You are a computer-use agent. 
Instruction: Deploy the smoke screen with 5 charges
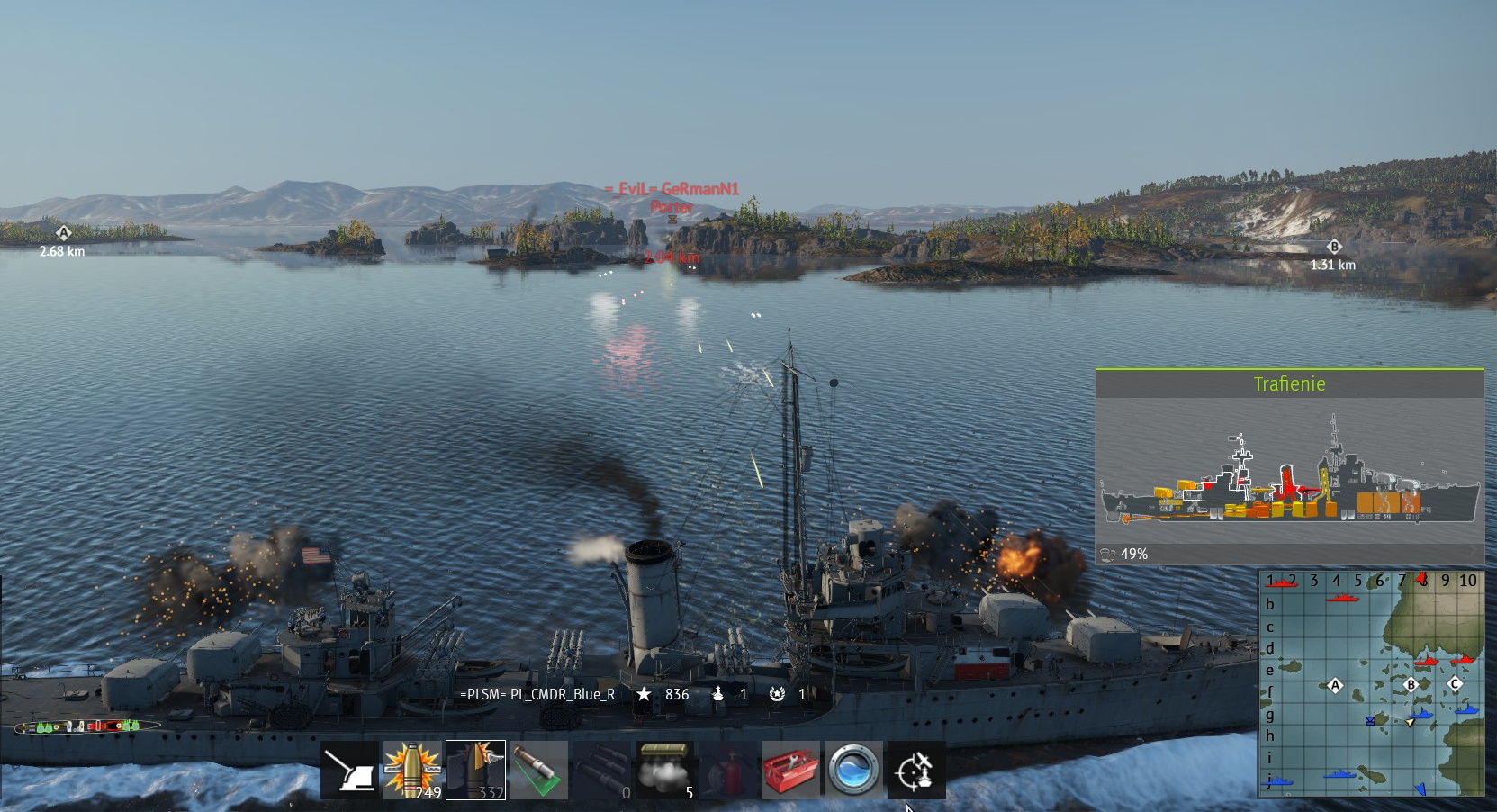tap(665, 771)
